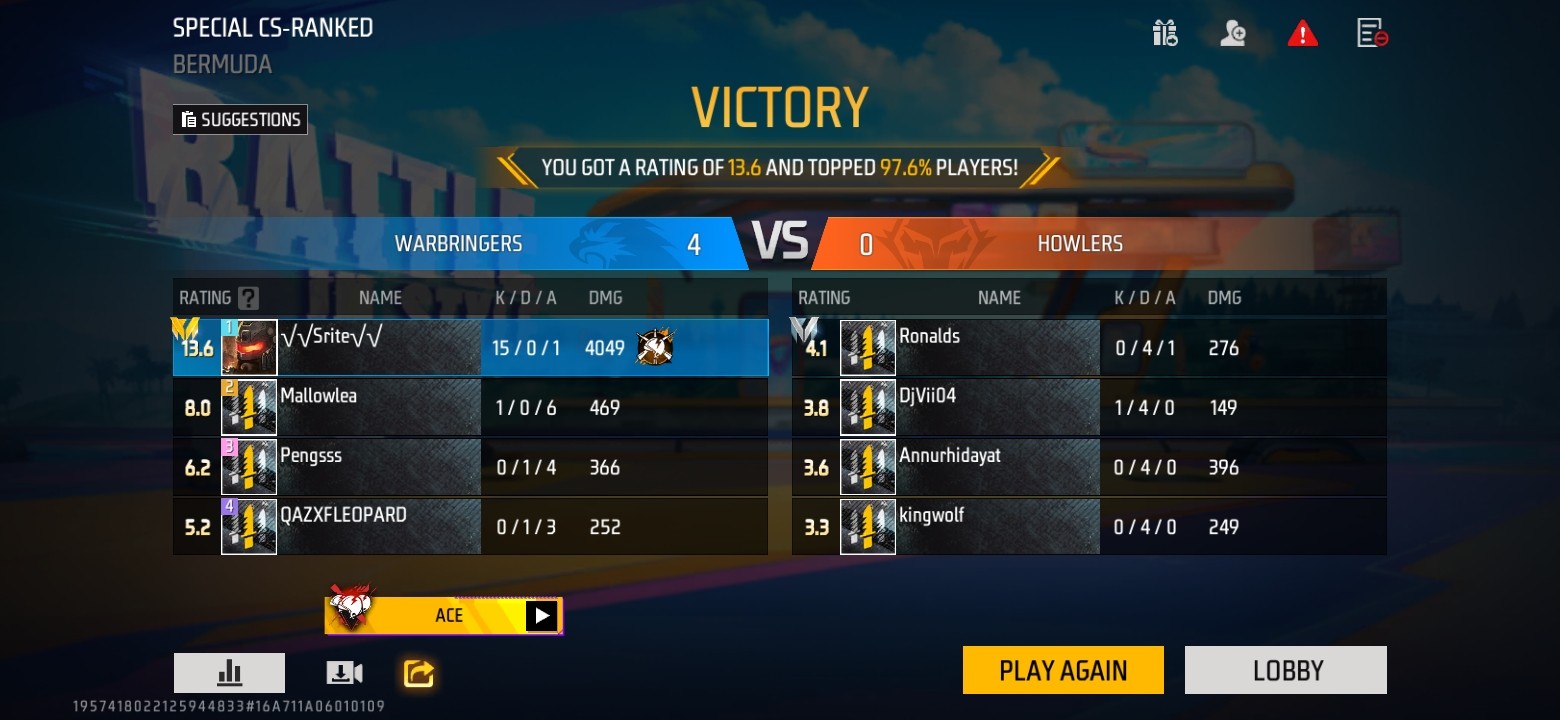Select the √√Srite√√ player row
Viewport: 1560px width, 720px height.
pyautogui.click(x=470, y=348)
